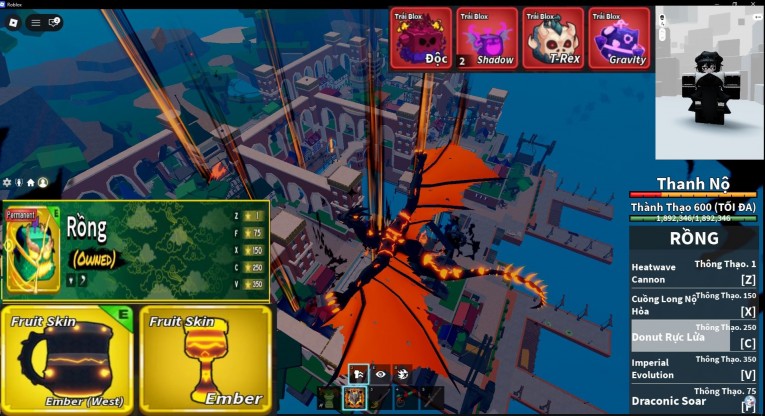Open the profile avatar icon
The height and width of the screenshot is (416, 765).
click(x=42, y=183)
